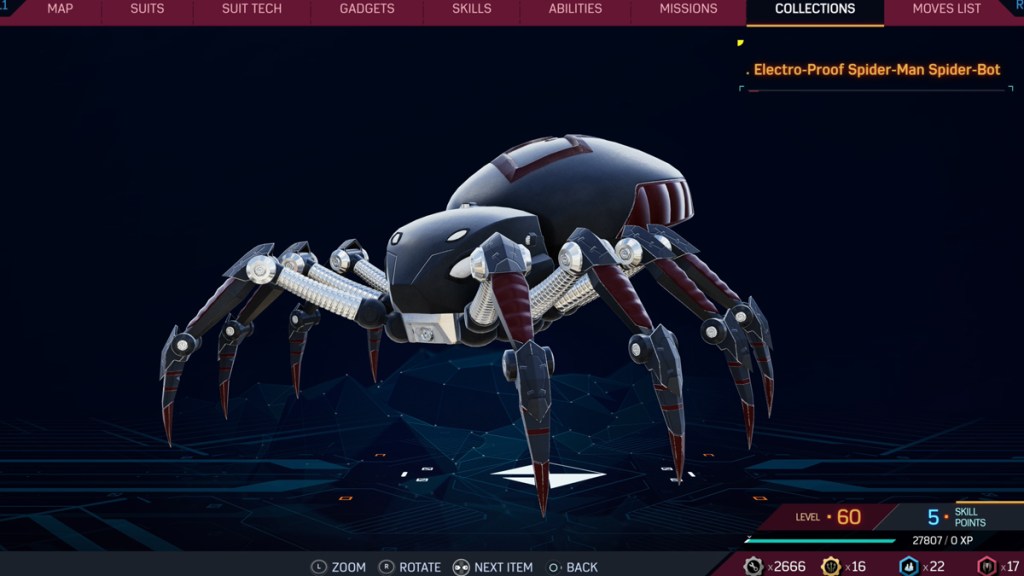Switch to the Map tab
The image size is (1024, 576).
[60, 9]
